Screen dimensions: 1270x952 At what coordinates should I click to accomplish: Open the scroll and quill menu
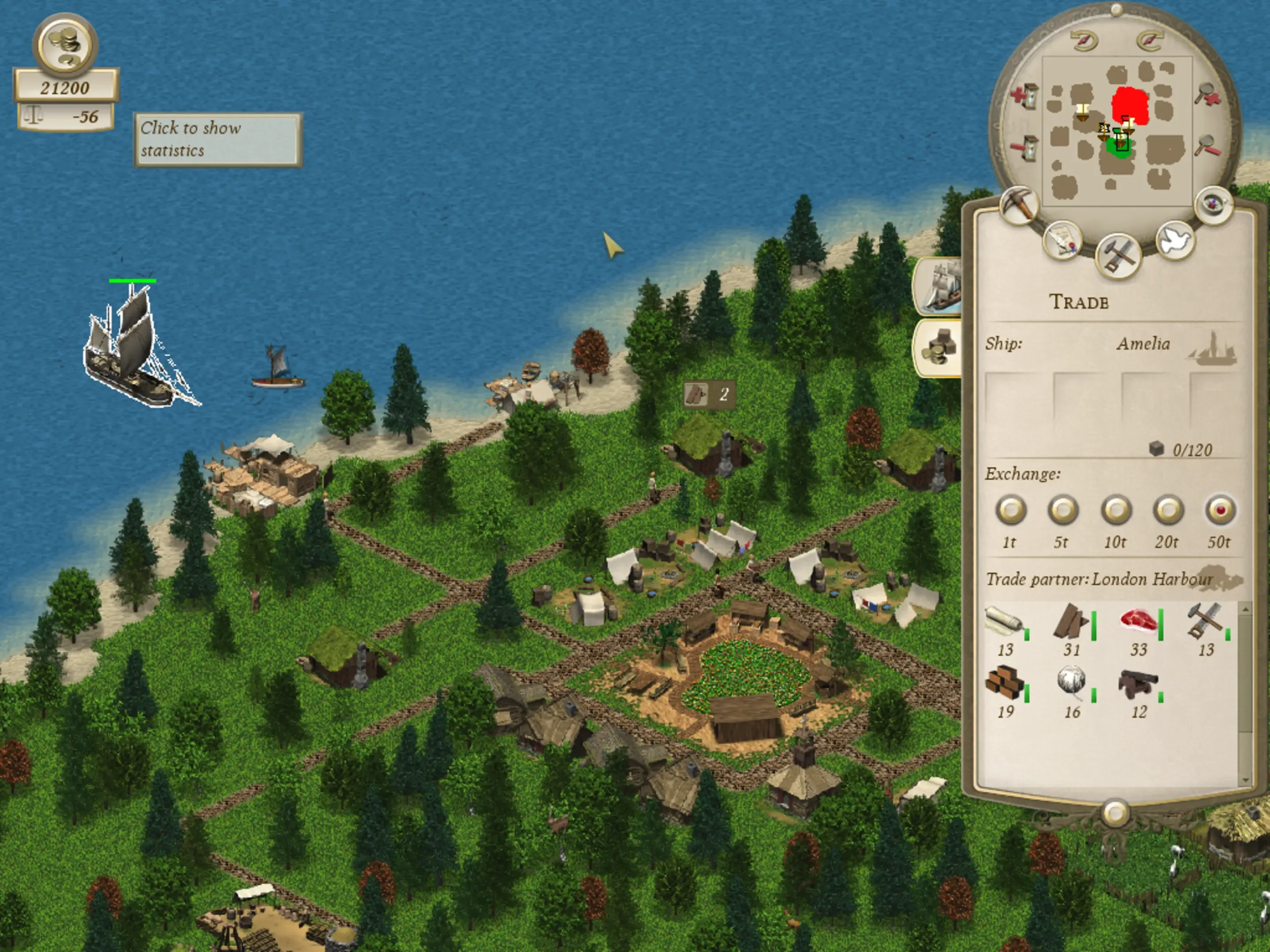click(1062, 241)
